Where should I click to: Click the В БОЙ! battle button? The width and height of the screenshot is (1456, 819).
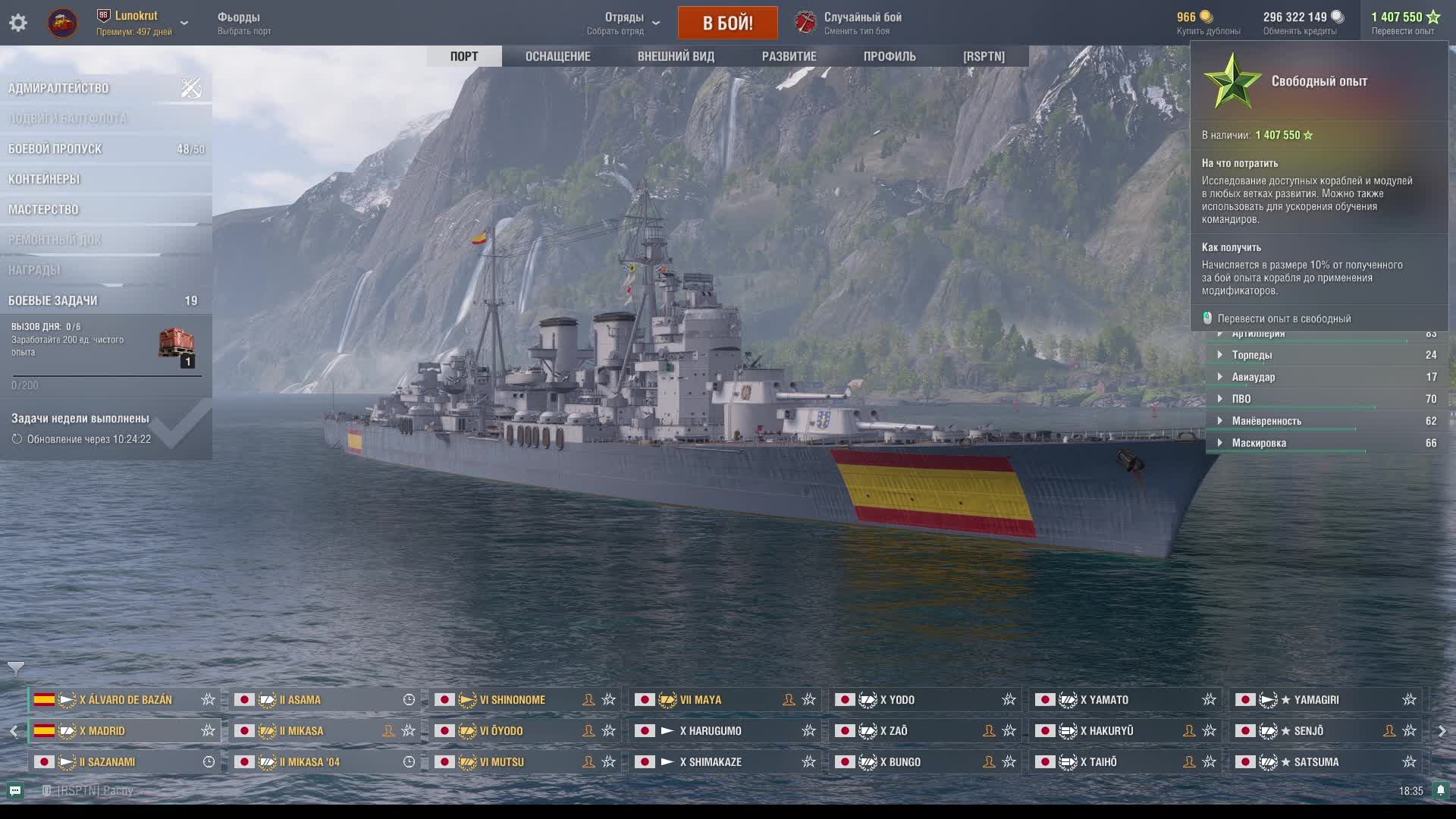coord(727,23)
